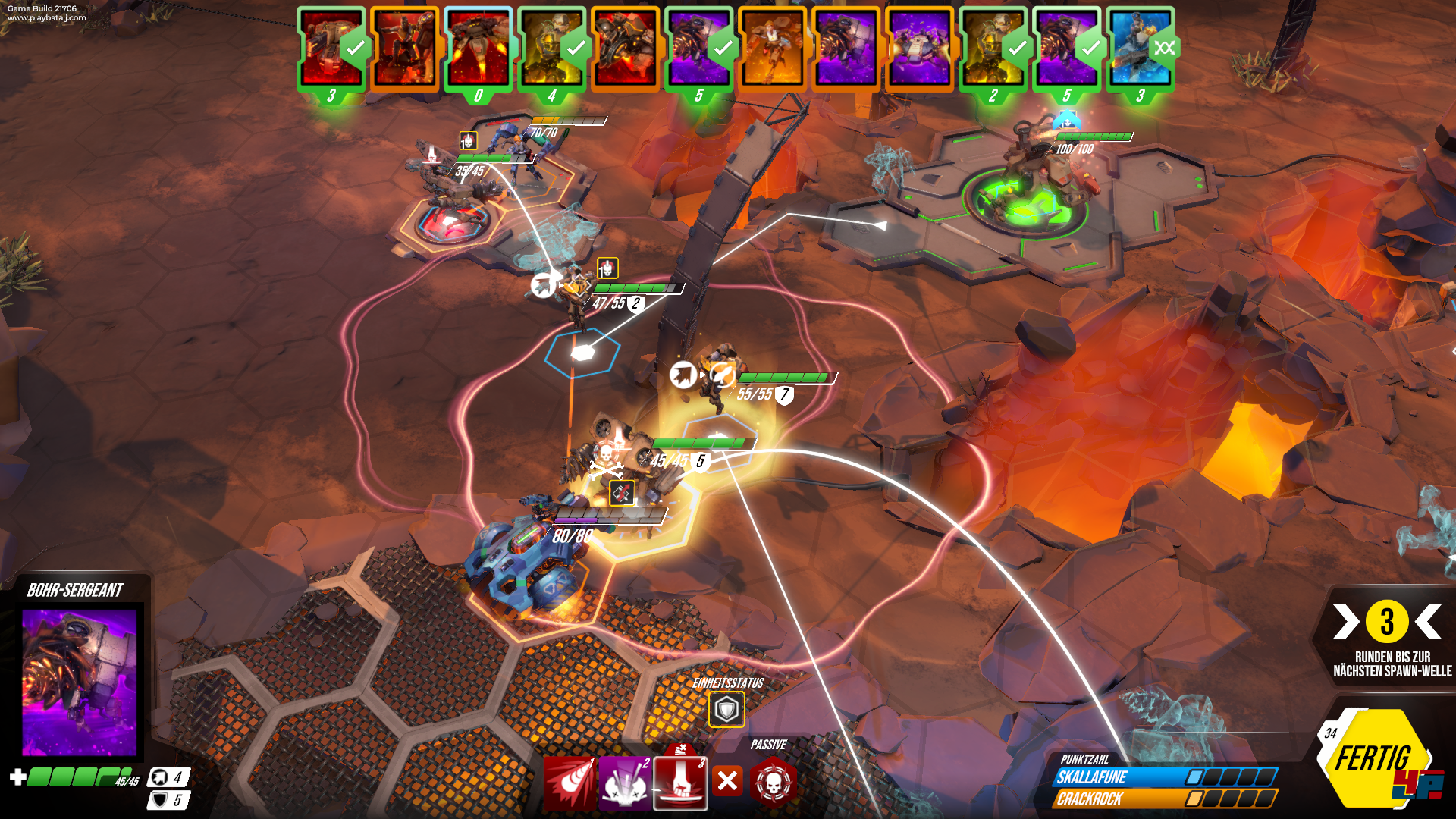
Task: Activate the drill attack ability, number 1
Action: [x=570, y=783]
